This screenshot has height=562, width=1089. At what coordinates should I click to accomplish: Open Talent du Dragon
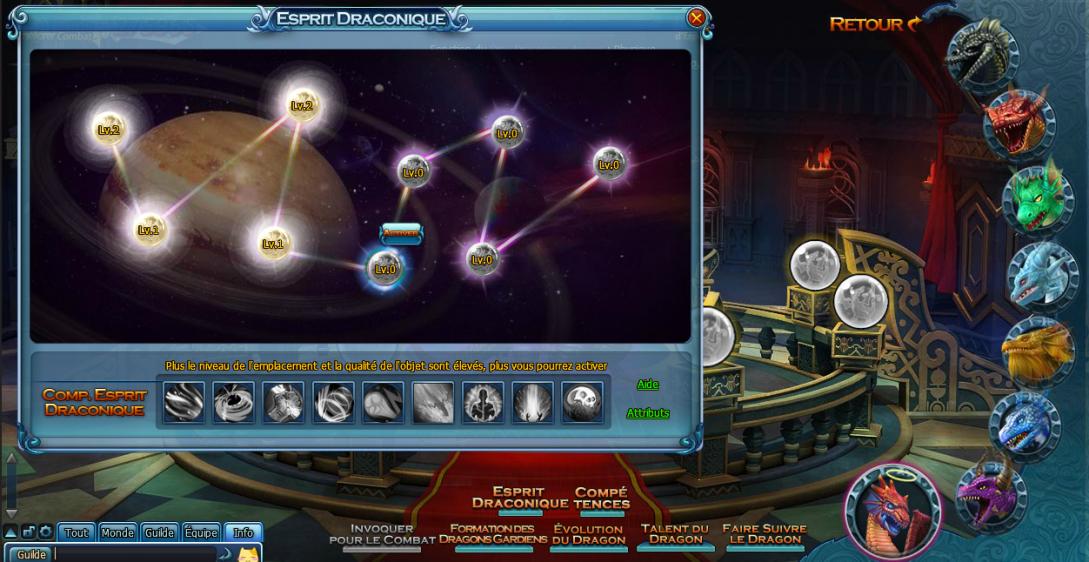tap(675, 534)
